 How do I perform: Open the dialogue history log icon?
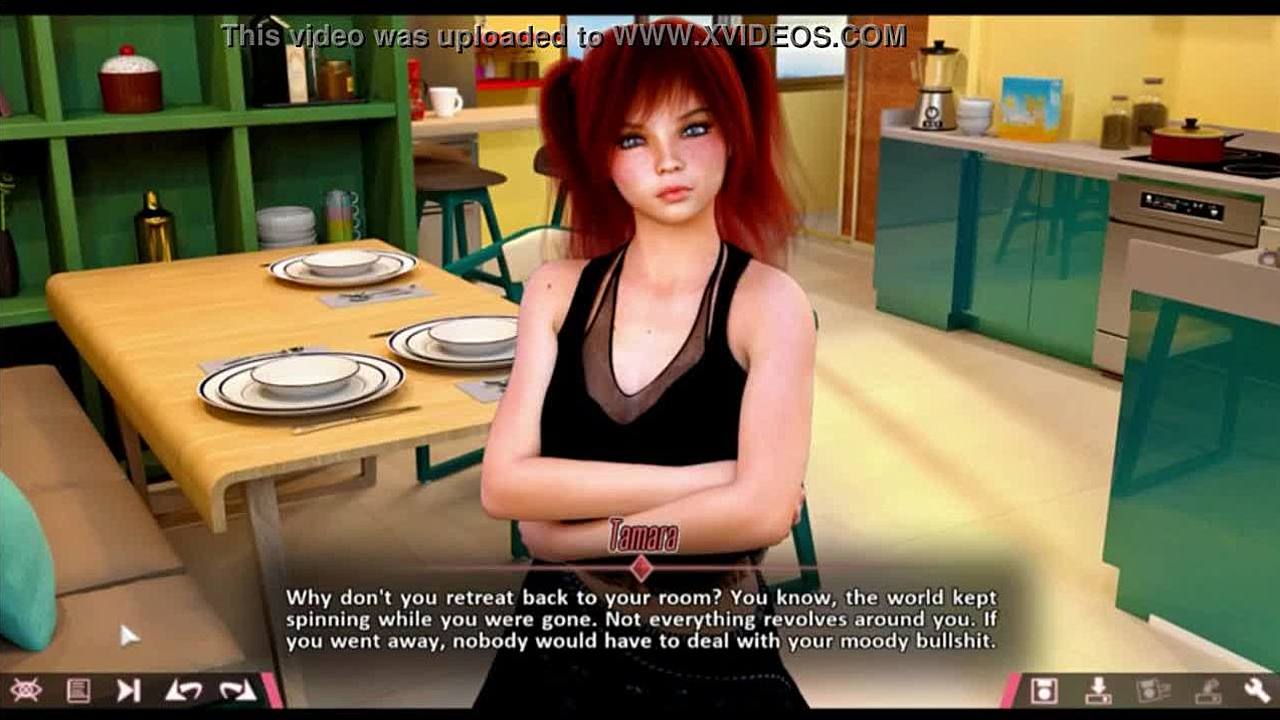click(x=78, y=690)
